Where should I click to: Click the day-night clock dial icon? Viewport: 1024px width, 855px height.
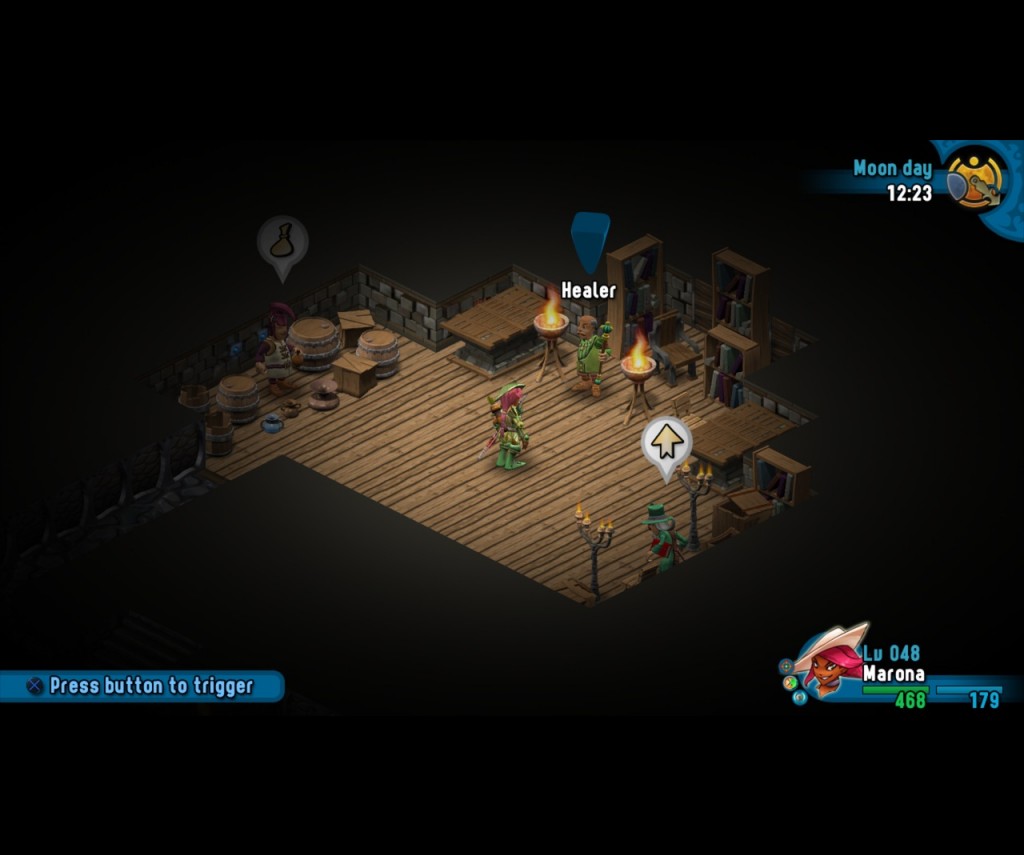(975, 179)
